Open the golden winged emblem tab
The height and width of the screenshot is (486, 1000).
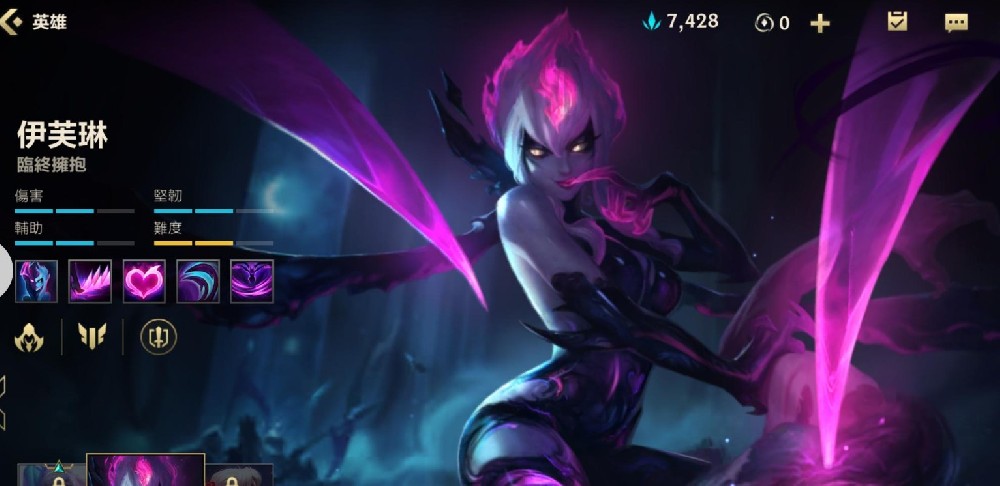91,338
